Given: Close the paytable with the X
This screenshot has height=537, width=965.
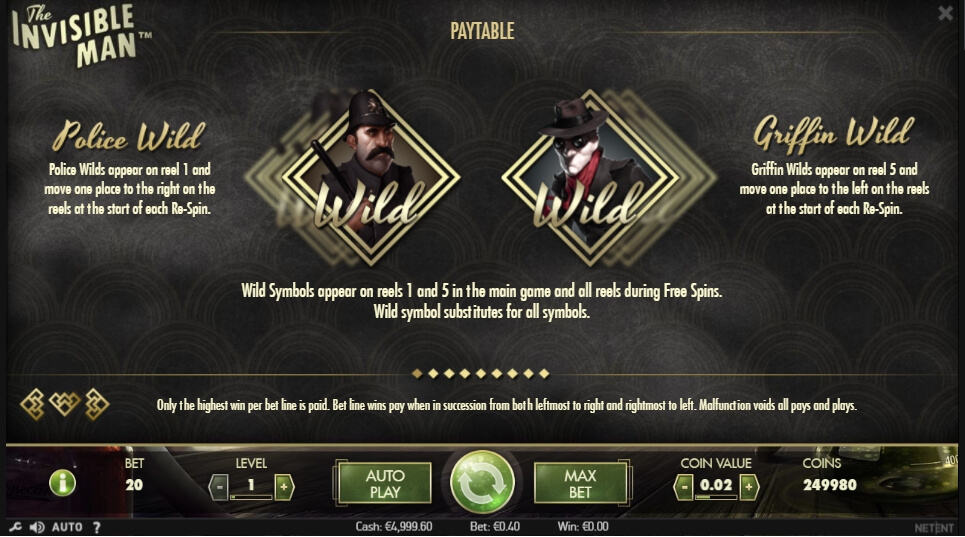Looking at the screenshot, I should tap(945, 13).
